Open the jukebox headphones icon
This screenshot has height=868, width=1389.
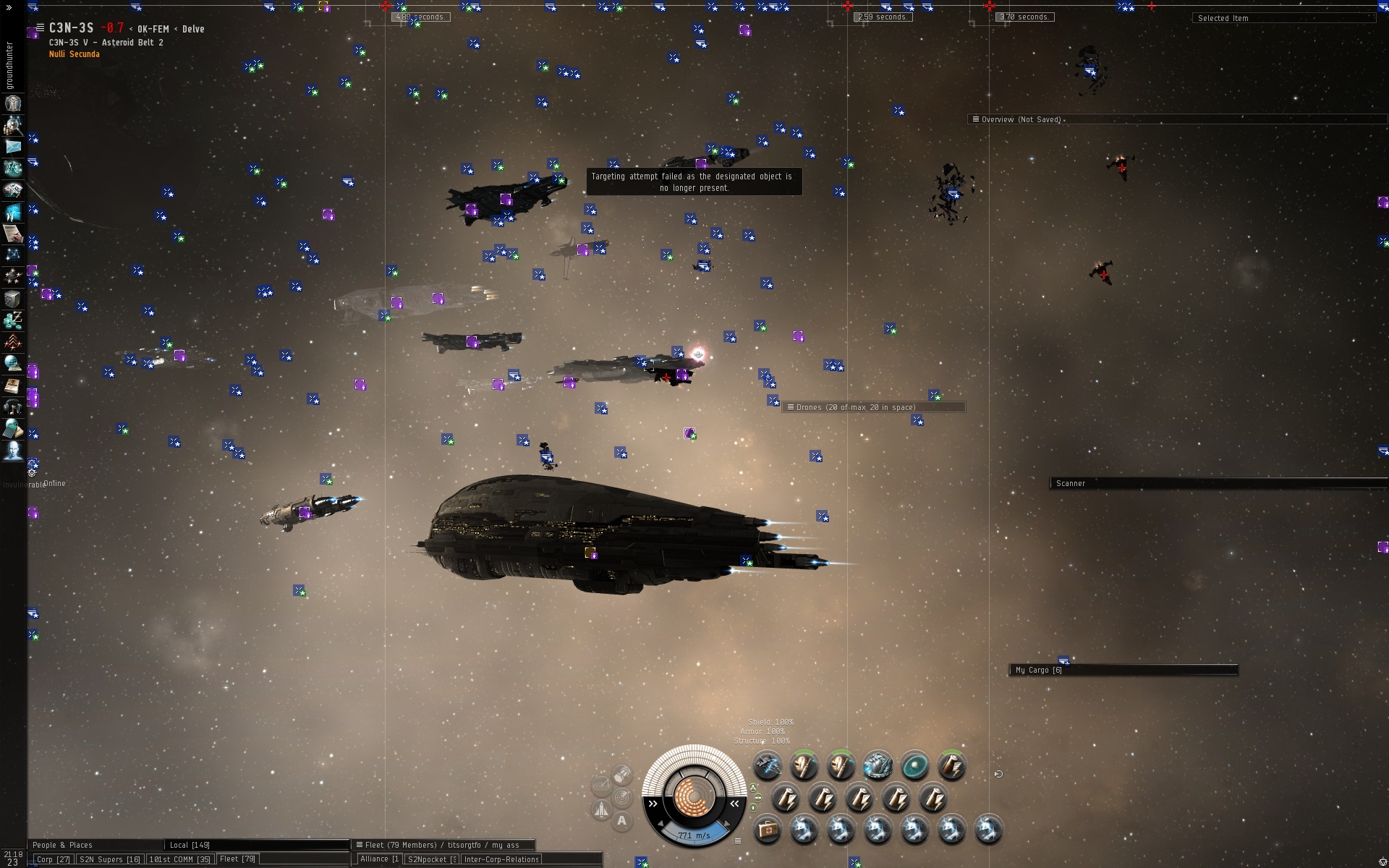[x=13, y=407]
